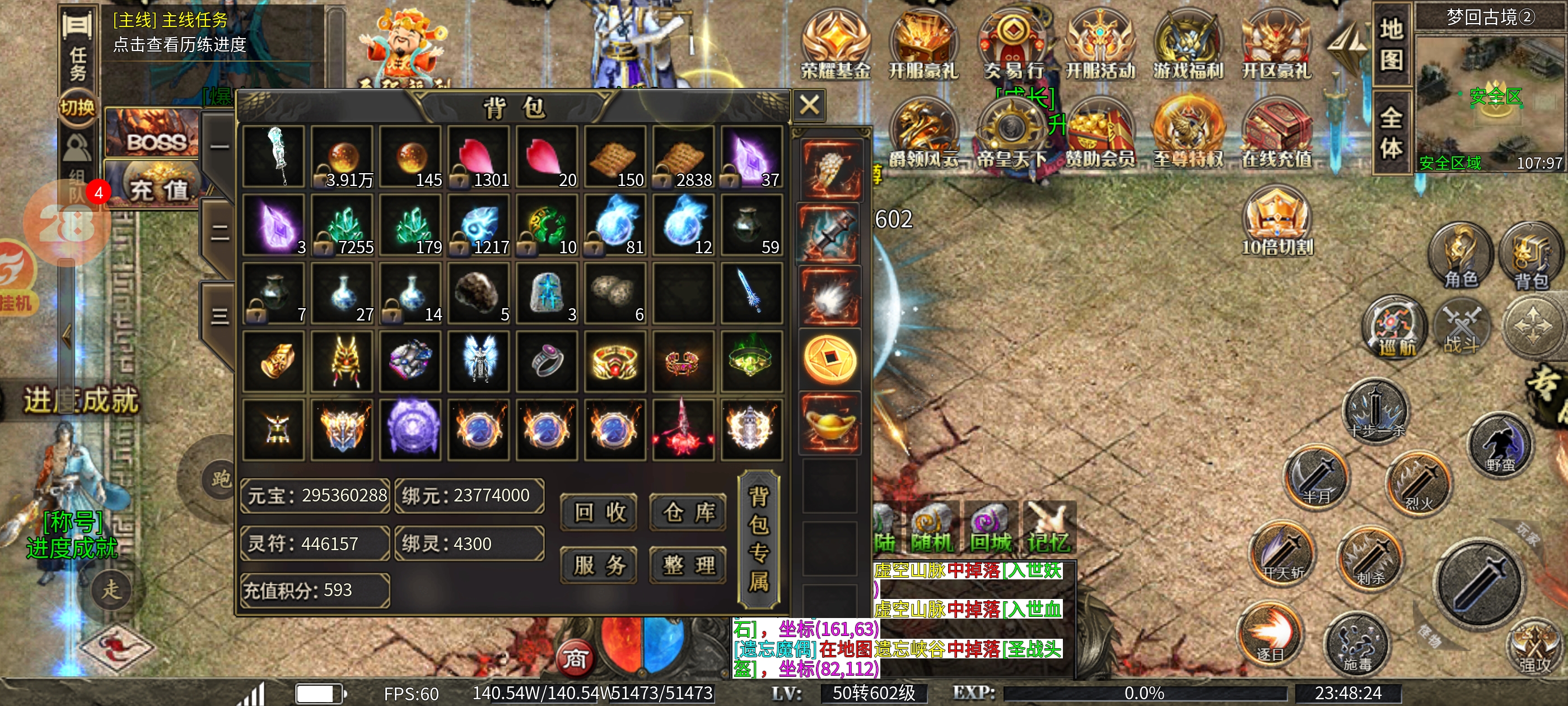Close the backpack window
The height and width of the screenshot is (706, 1568).
[809, 105]
